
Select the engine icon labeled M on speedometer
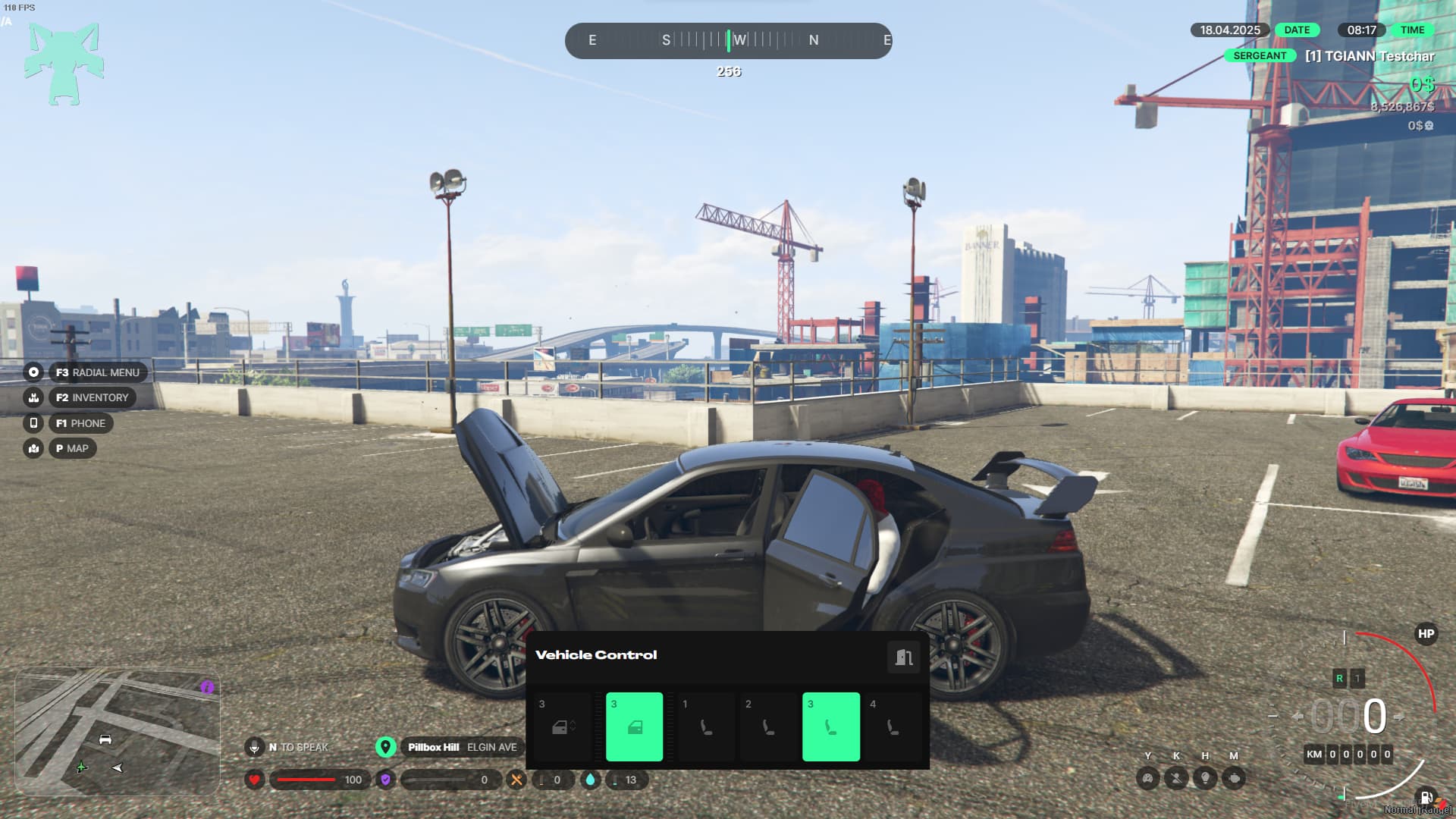pyautogui.click(x=1235, y=777)
